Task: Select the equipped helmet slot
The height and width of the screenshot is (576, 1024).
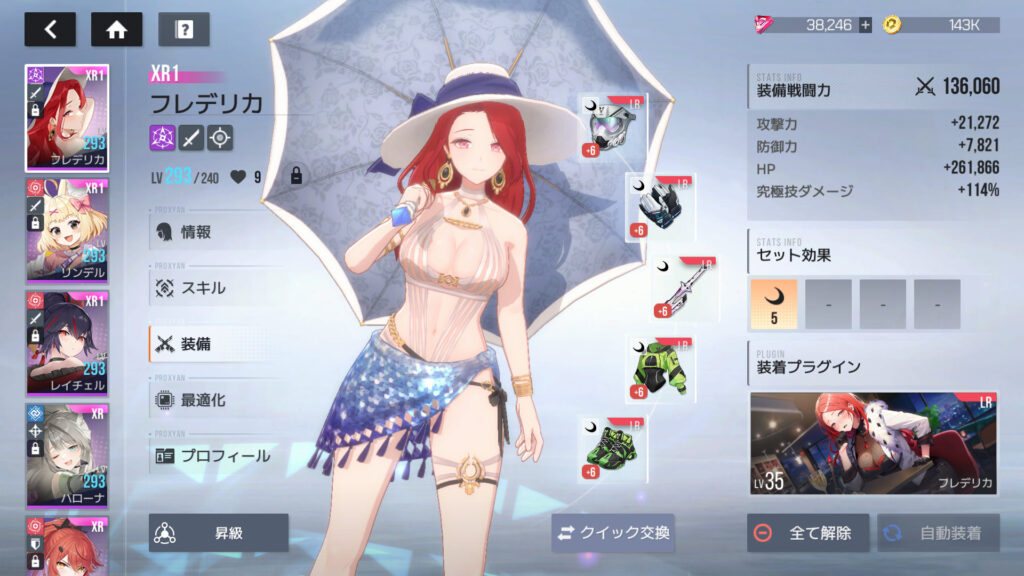Action: pyautogui.click(x=612, y=126)
